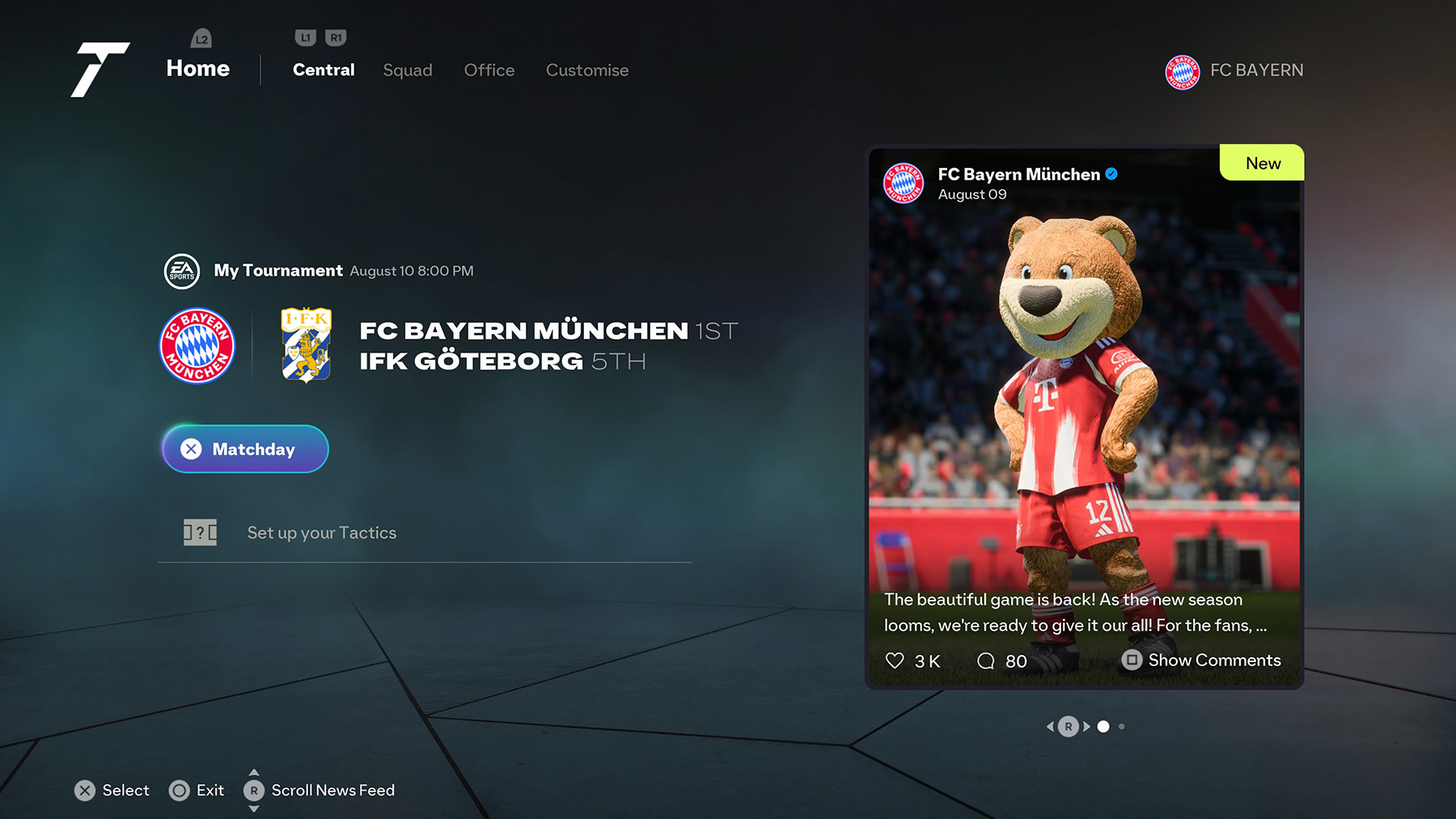Viewport: 1456px width, 819px height.
Task: Expand the truncated news post text
Action: pyautogui.click(x=1076, y=612)
